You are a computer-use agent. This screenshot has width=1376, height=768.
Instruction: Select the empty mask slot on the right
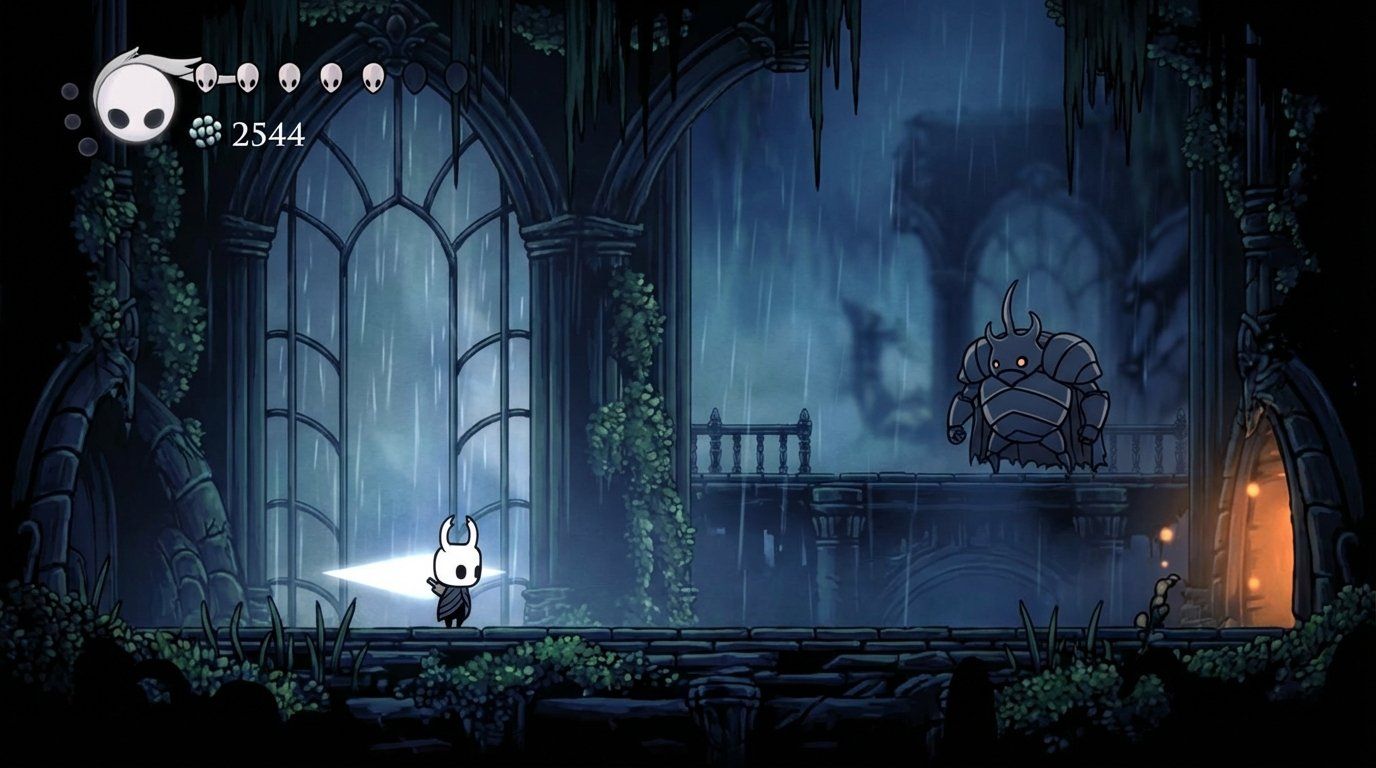pyautogui.click(x=416, y=77)
